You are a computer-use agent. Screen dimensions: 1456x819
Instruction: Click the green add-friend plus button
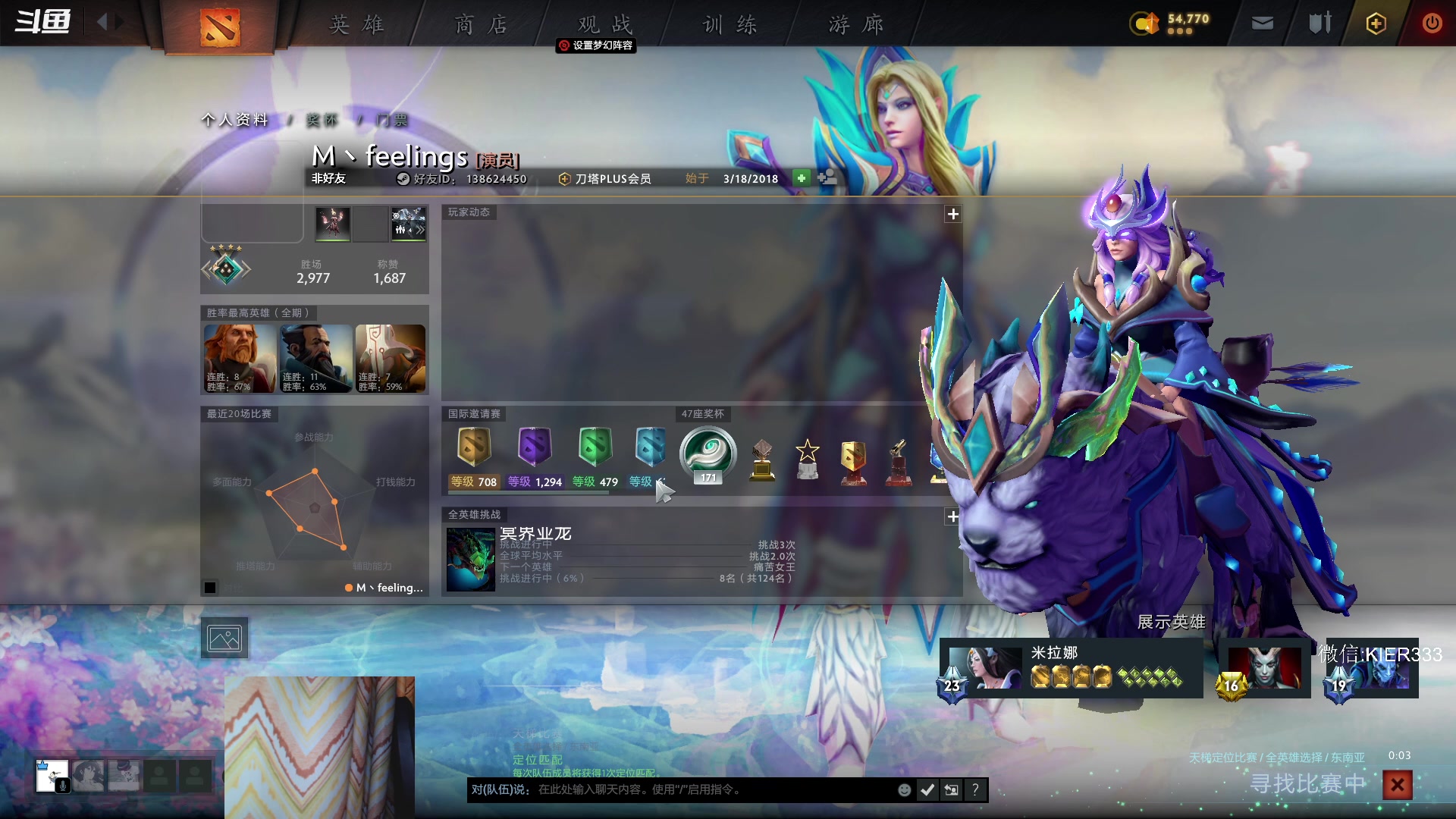pos(802,177)
